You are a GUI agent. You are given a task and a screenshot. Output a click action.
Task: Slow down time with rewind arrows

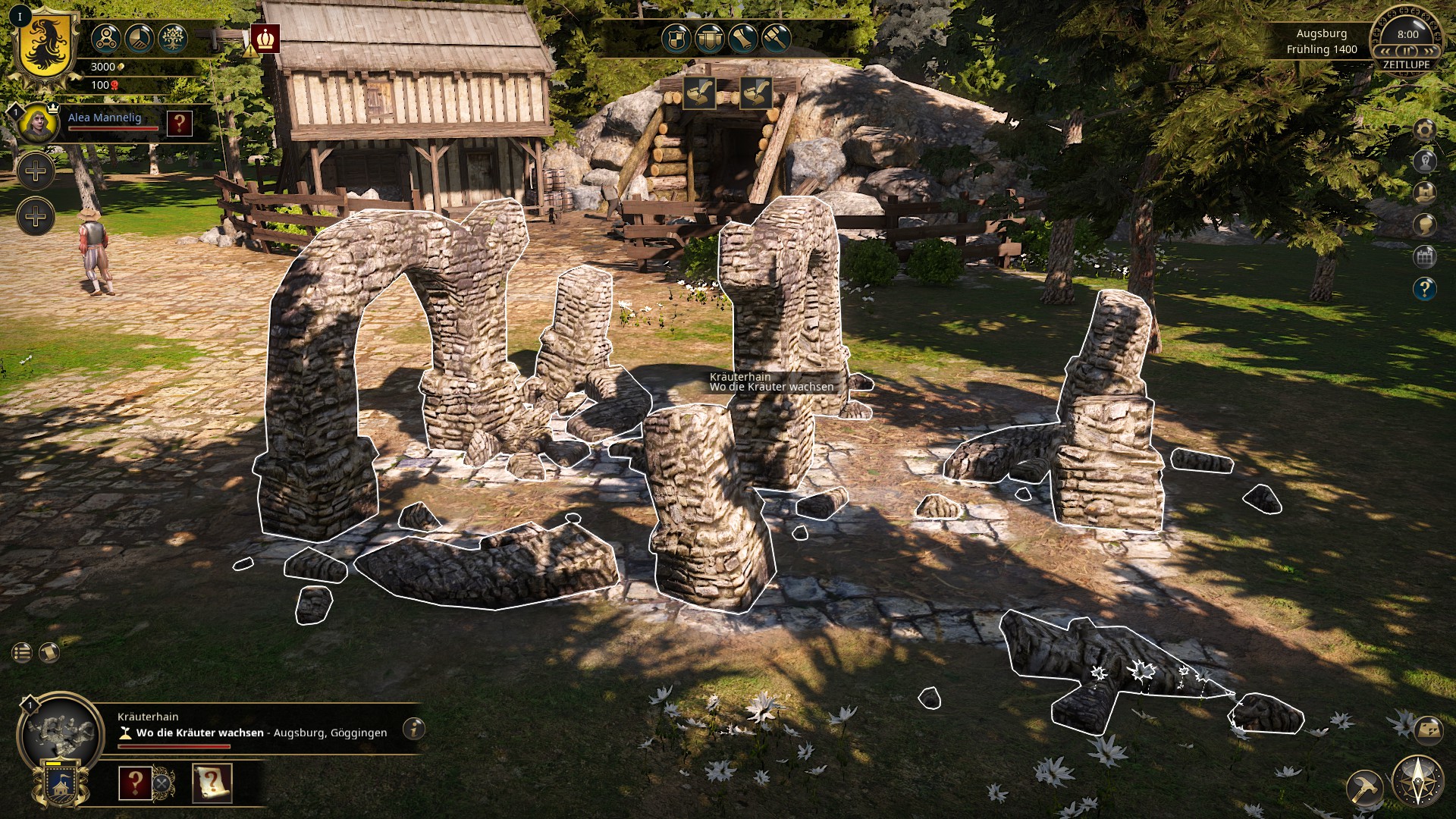(x=1386, y=50)
